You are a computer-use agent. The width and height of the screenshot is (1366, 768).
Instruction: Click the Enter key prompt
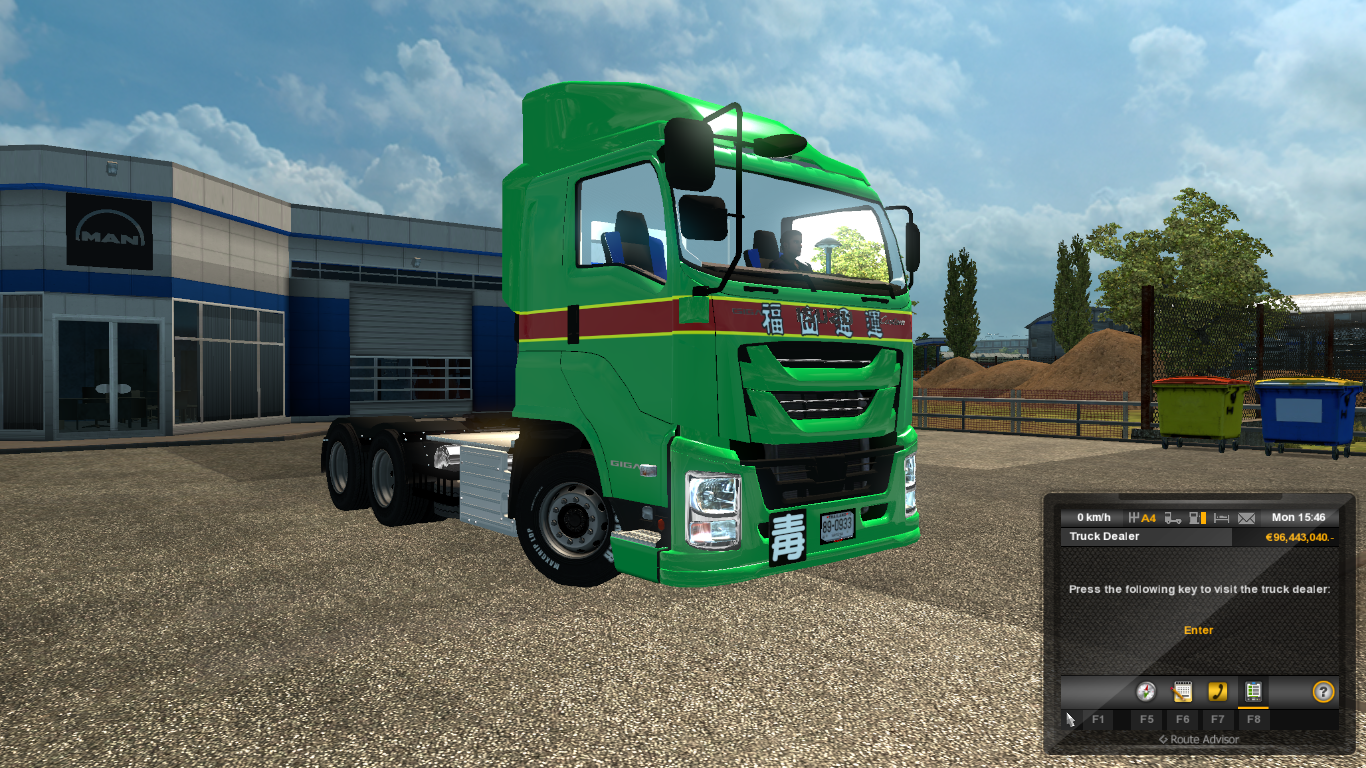(x=1199, y=630)
